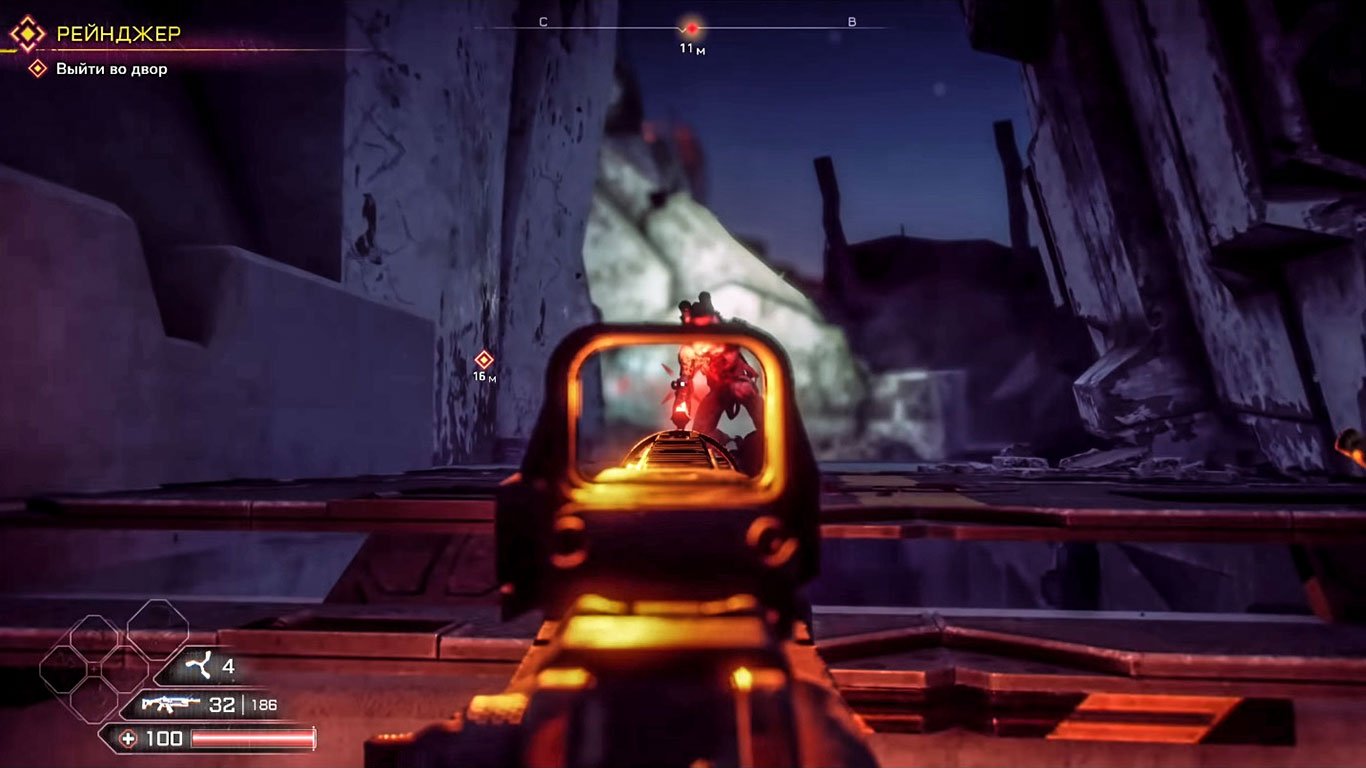Choose the wingstick throwable icon
The height and width of the screenshot is (768, 1366).
[198, 665]
